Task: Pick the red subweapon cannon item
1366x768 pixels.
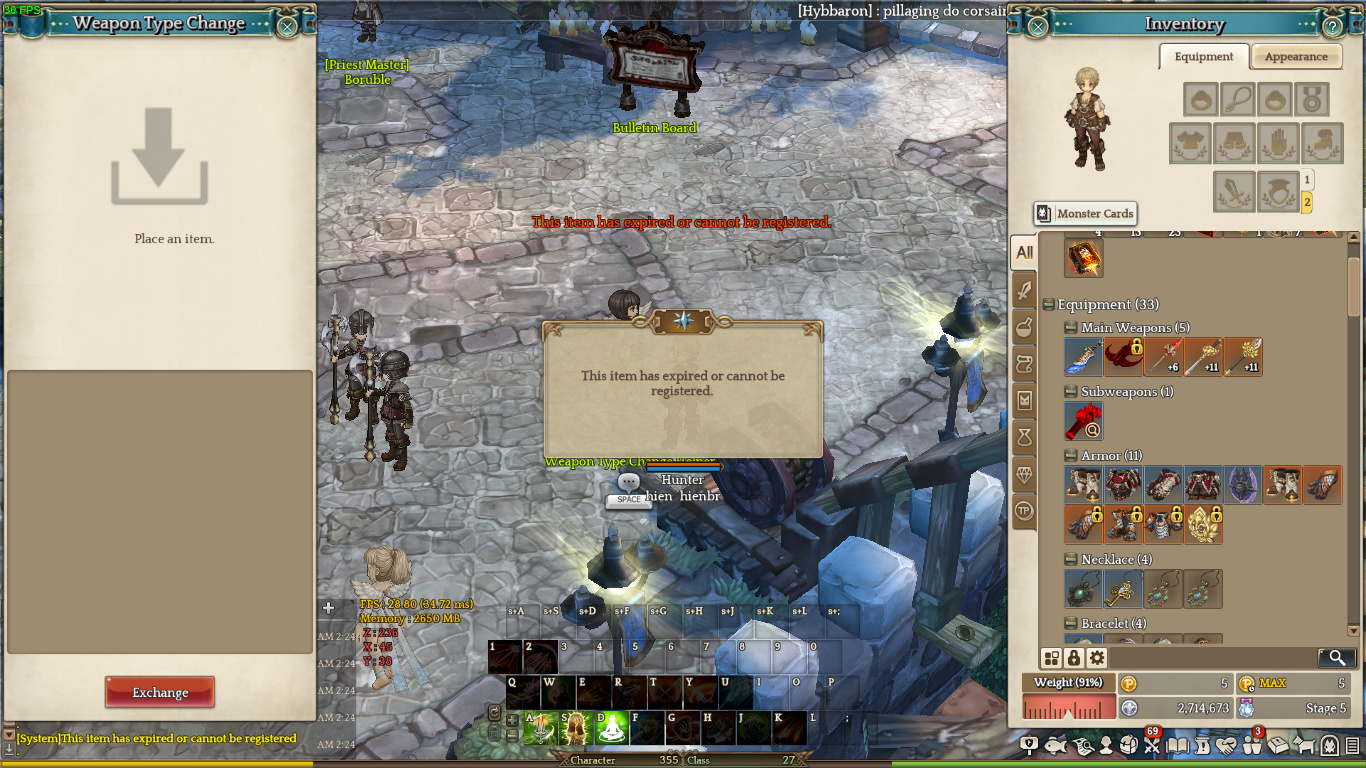Action: 1083,421
